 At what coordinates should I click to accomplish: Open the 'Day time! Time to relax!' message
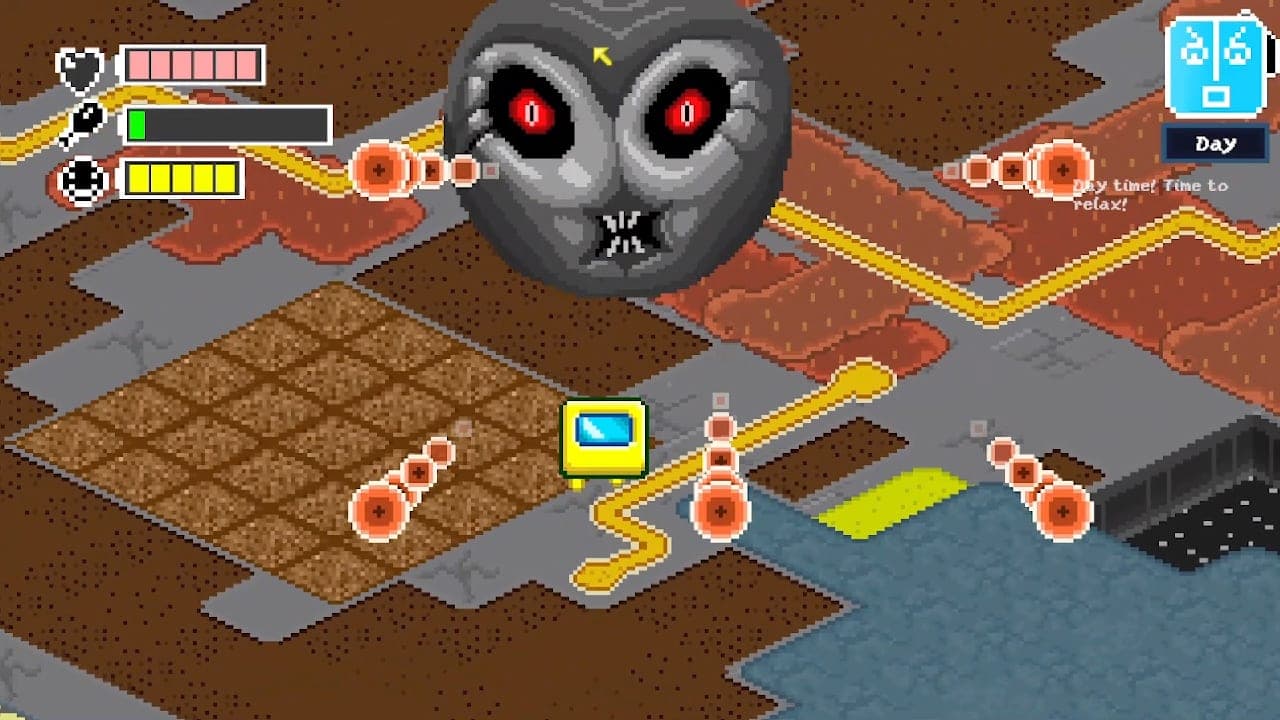coord(1148,192)
